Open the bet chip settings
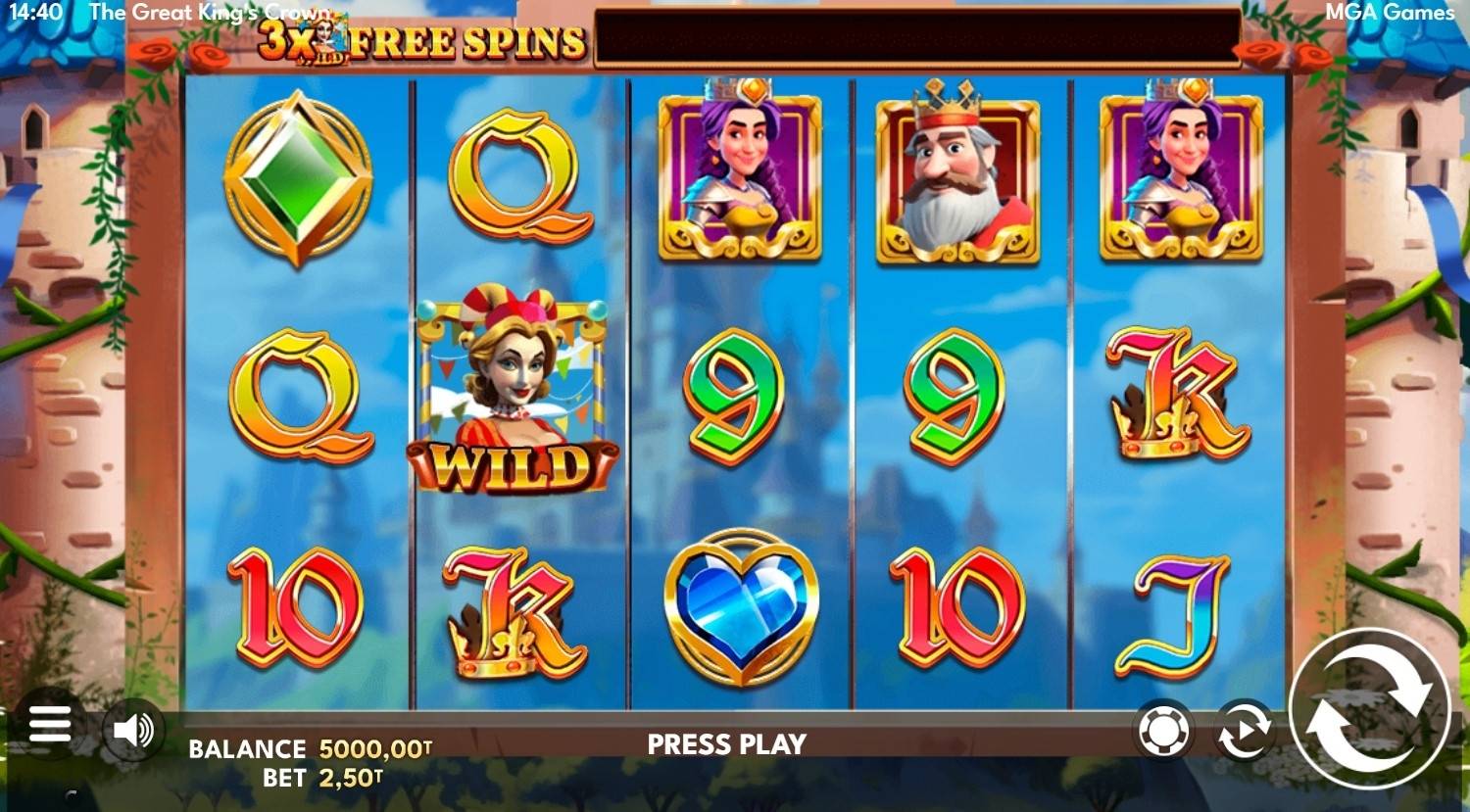Screen dimensions: 1470x812 pyautogui.click(x=1164, y=730)
